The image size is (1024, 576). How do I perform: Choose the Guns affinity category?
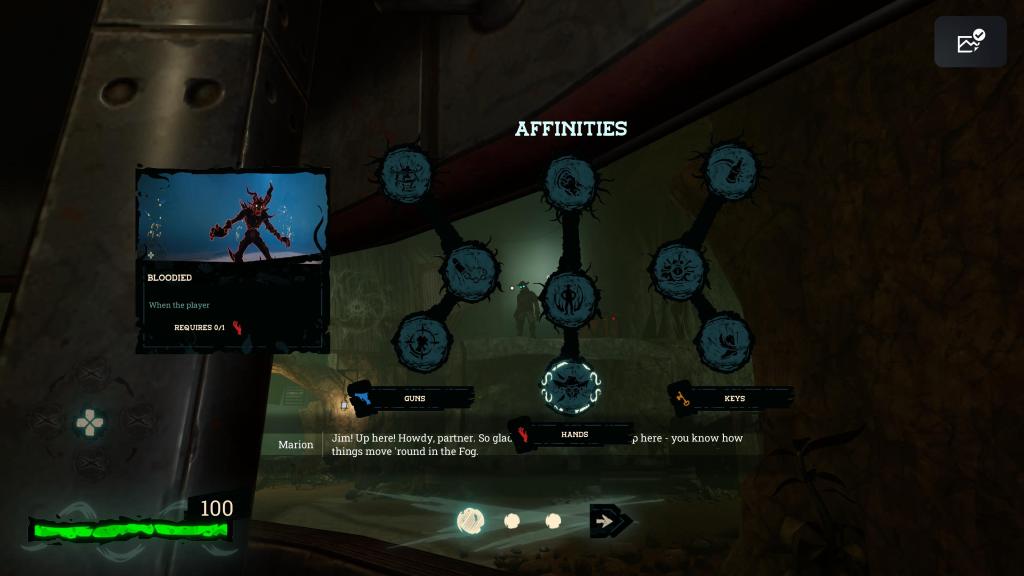click(x=413, y=398)
